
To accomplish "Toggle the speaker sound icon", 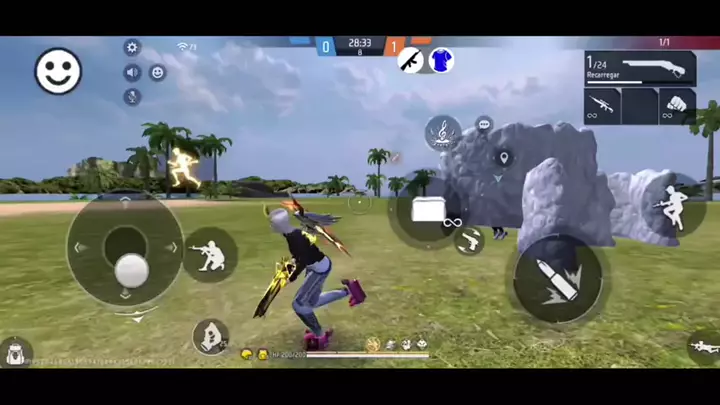I will click(x=132, y=72).
